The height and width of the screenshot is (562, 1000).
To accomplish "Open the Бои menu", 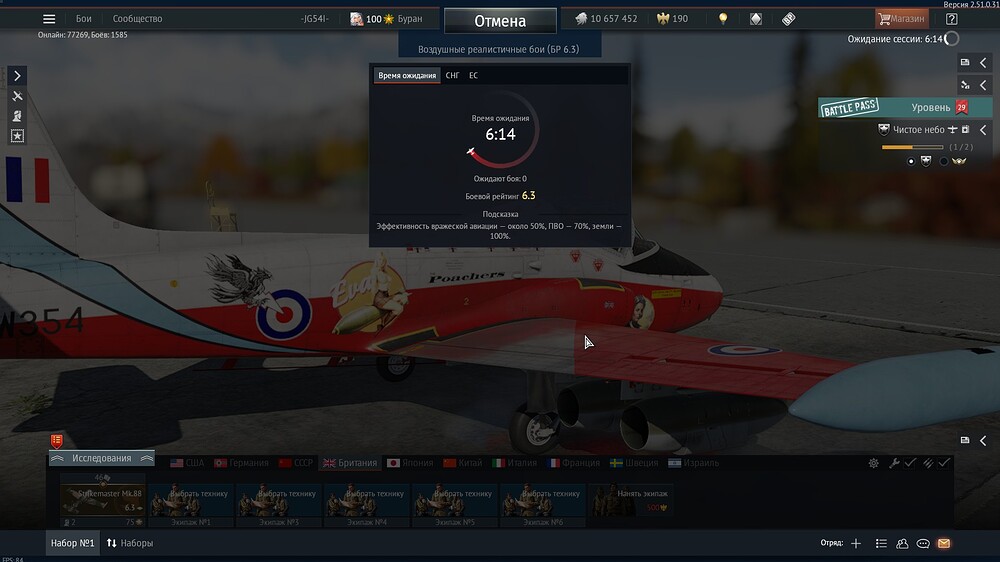I will point(84,19).
